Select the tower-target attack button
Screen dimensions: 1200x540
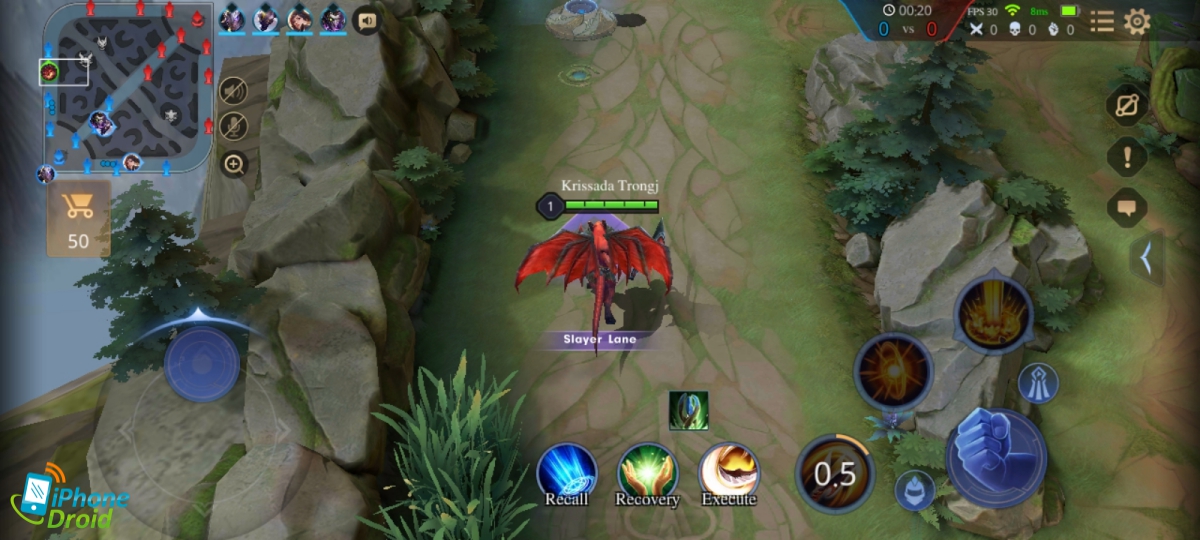(1038, 383)
